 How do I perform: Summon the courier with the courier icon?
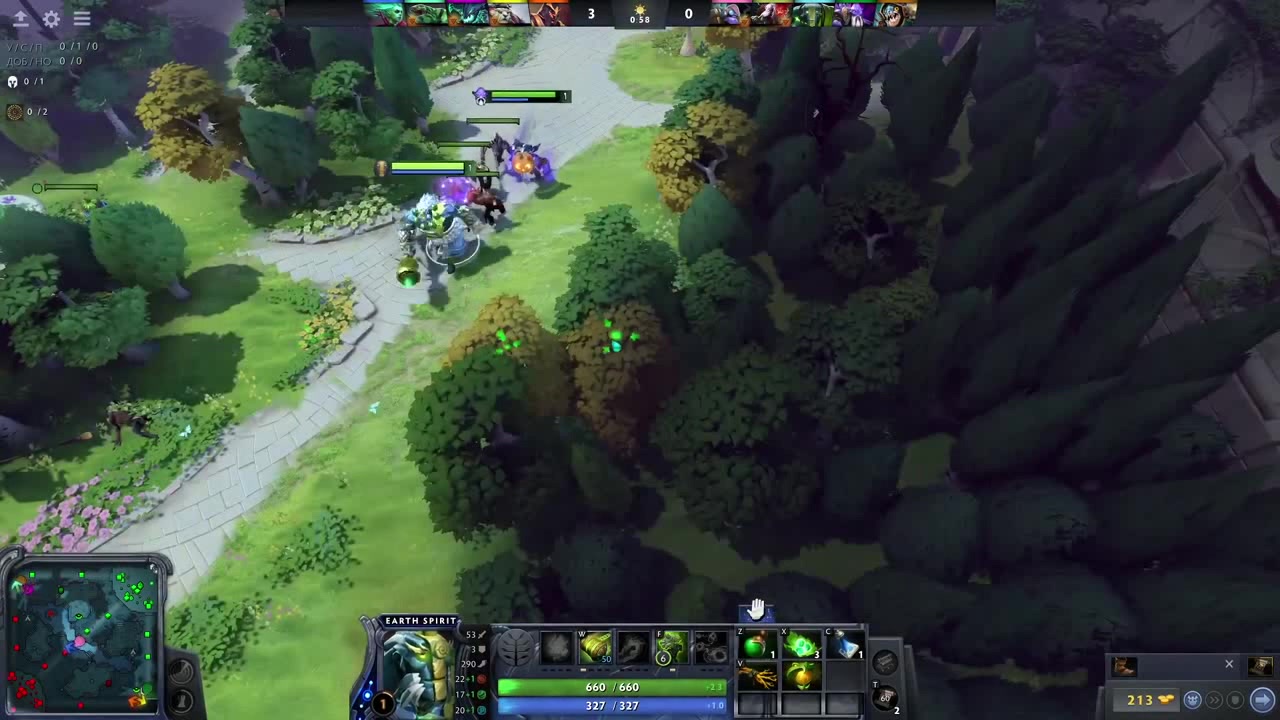(x=1192, y=699)
